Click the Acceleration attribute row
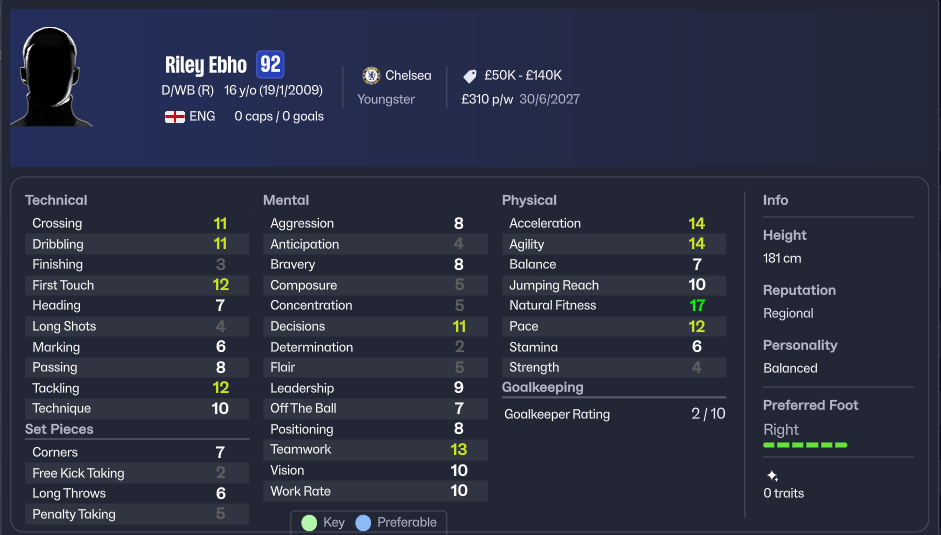Viewport: 941px width, 535px height. pos(613,224)
